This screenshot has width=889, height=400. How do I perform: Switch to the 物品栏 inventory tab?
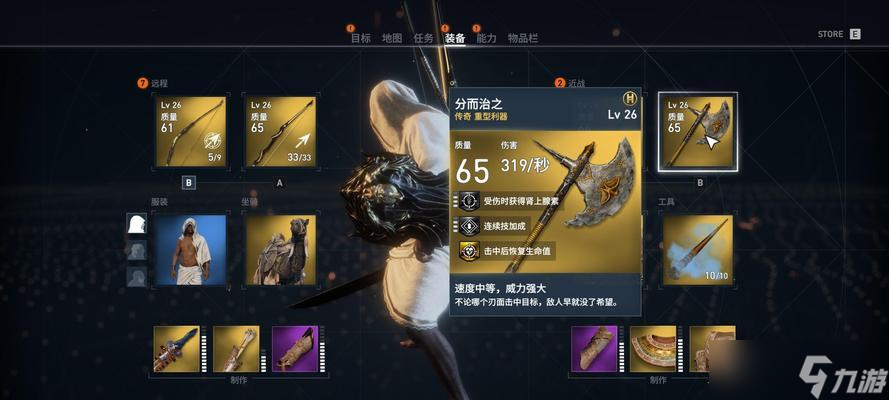tap(522, 38)
